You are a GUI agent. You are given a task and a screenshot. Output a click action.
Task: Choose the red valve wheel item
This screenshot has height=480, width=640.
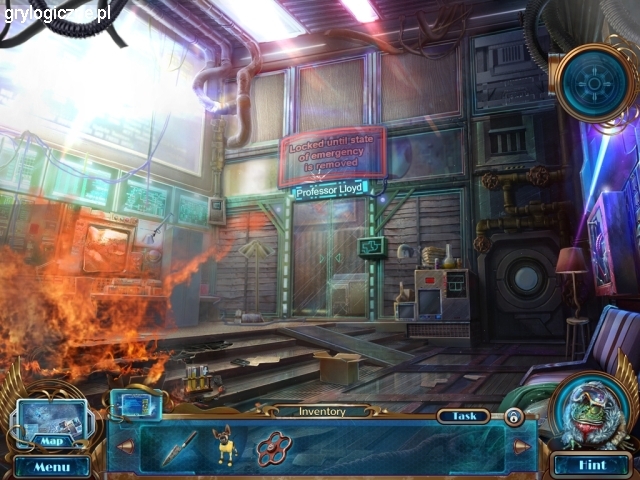(273, 448)
